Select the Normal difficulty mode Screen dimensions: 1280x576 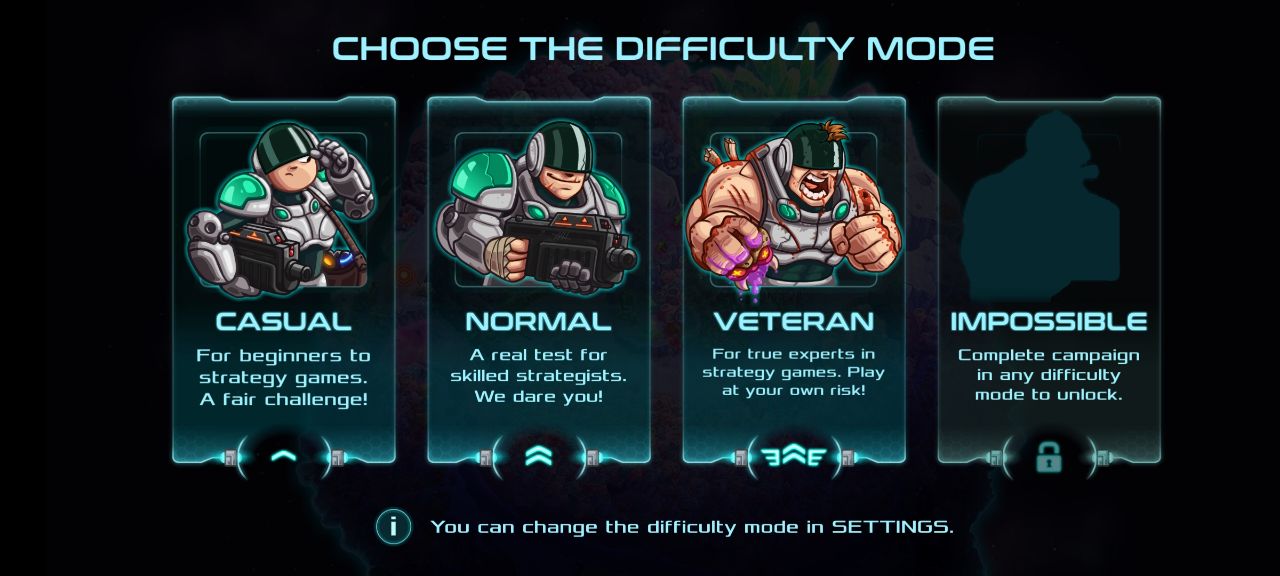pyautogui.click(x=539, y=280)
